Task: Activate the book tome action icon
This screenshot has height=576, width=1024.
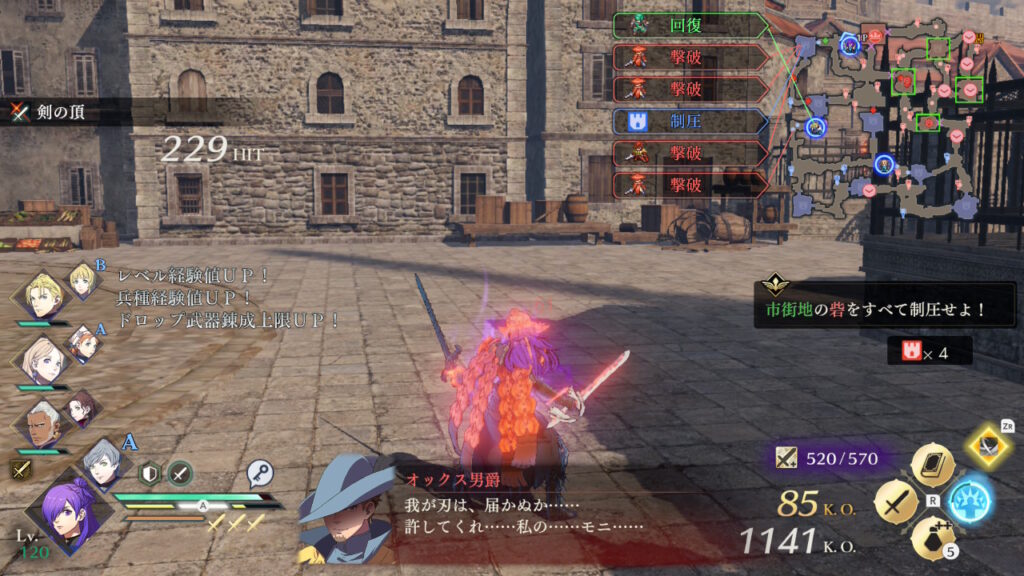Action: pyautogui.click(x=932, y=466)
